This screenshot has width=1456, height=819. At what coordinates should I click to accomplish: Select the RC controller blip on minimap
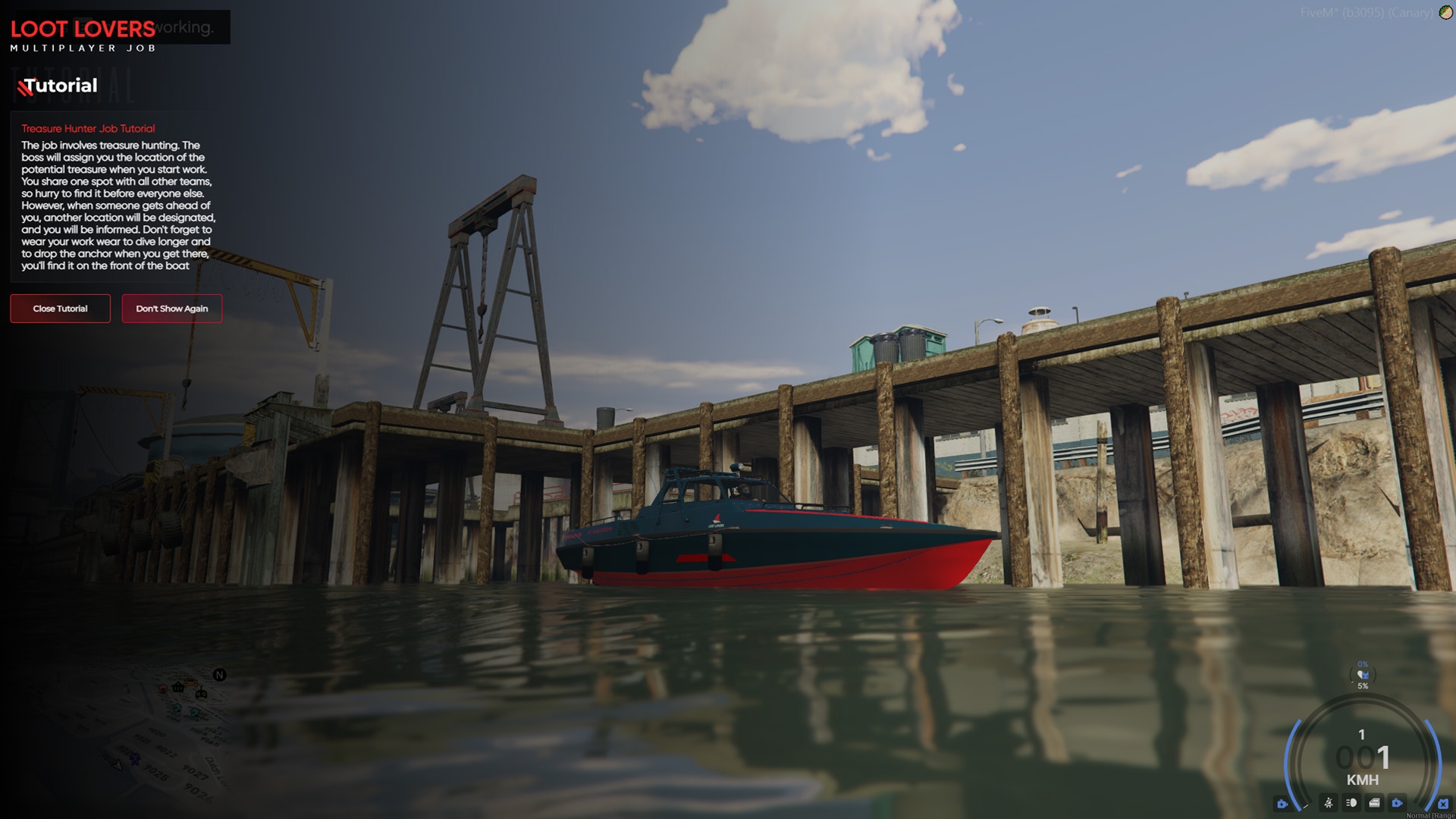click(x=201, y=693)
